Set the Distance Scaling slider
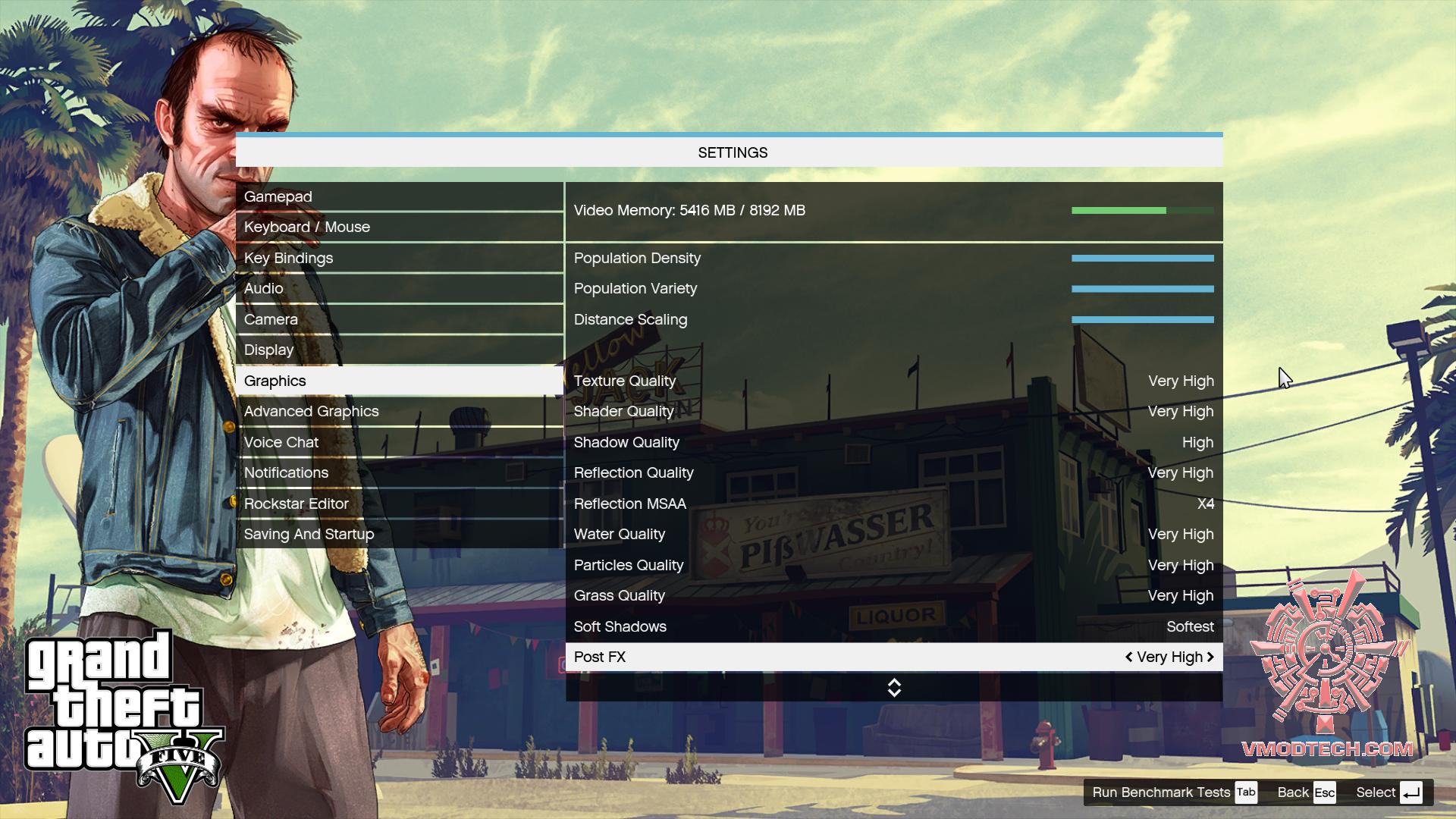Viewport: 1456px width, 819px height. [1142, 320]
